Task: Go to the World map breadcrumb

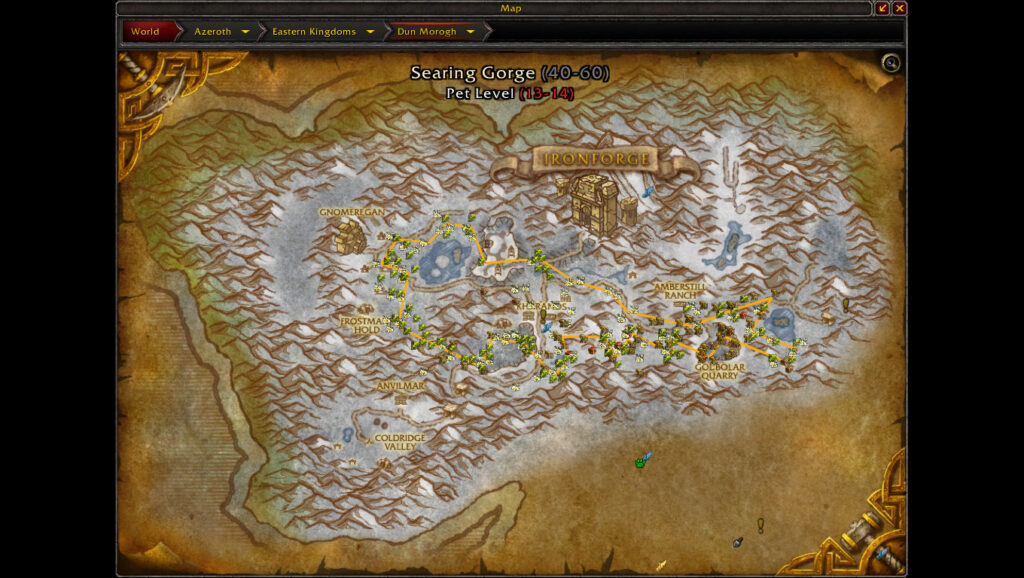Action: tap(145, 32)
